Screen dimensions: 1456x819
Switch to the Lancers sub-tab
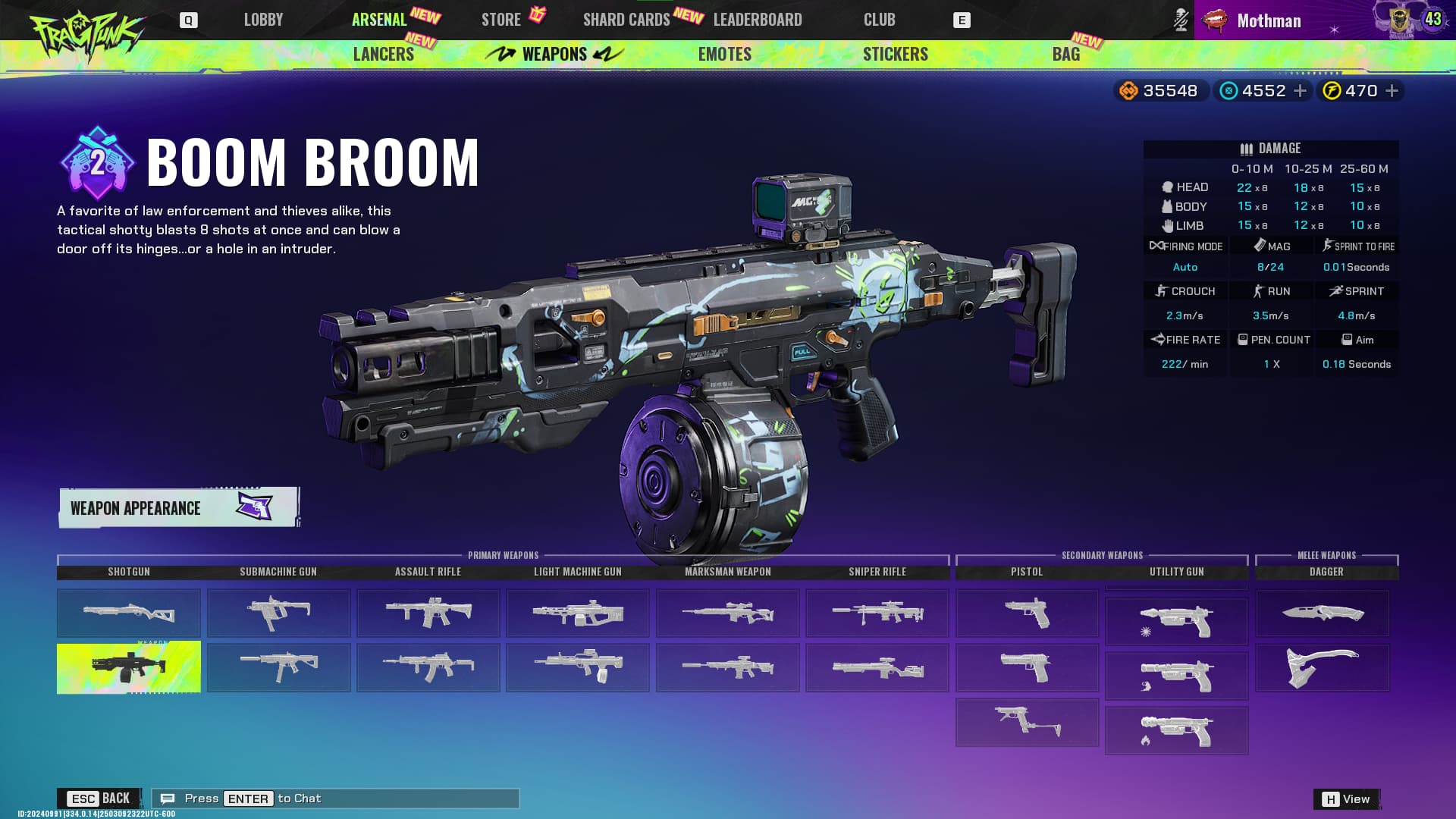click(384, 55)
